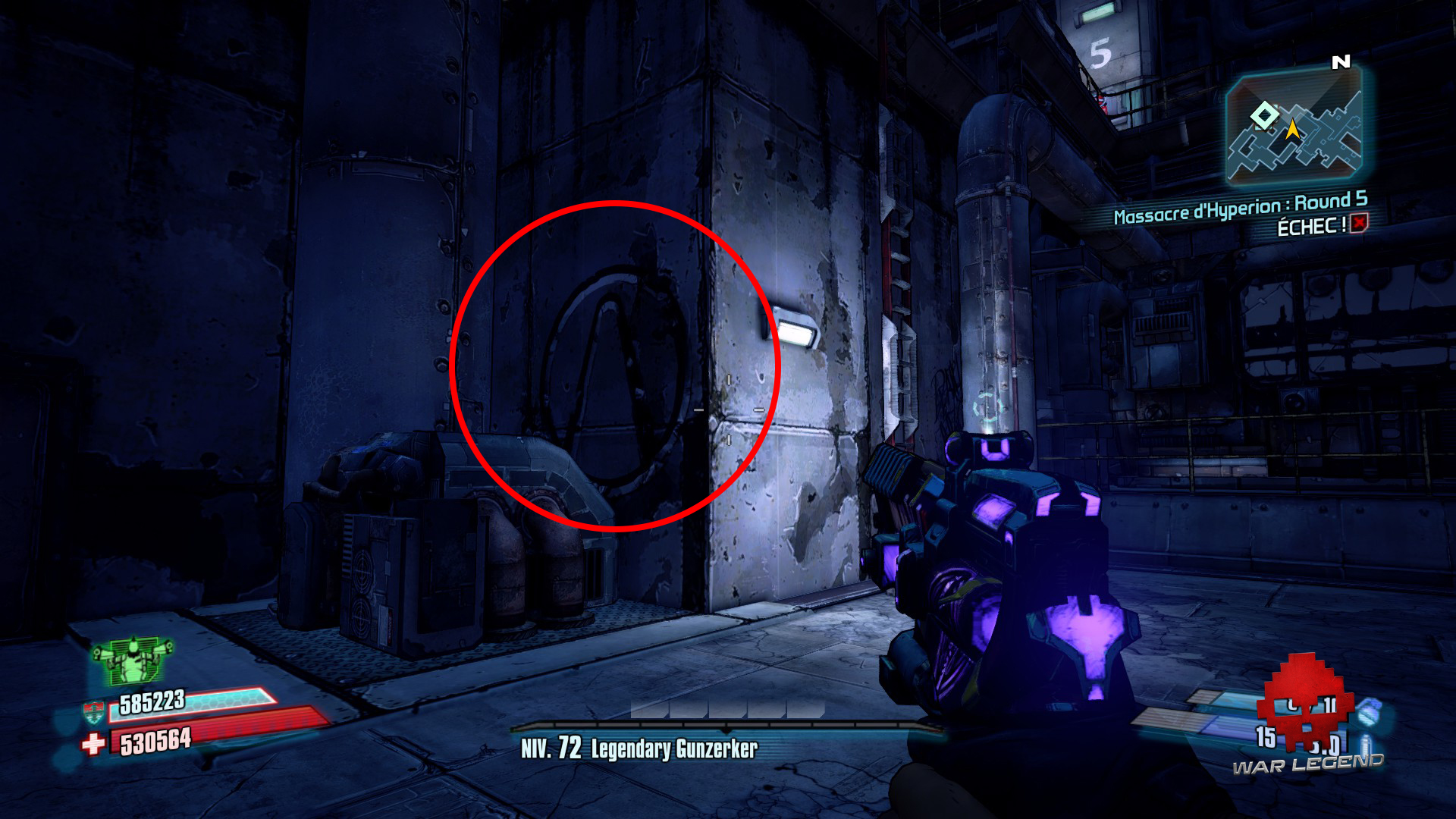This screenshot has width=1456, height=819.
Task: Click the red health bar showing 530564
Action: 190,734
